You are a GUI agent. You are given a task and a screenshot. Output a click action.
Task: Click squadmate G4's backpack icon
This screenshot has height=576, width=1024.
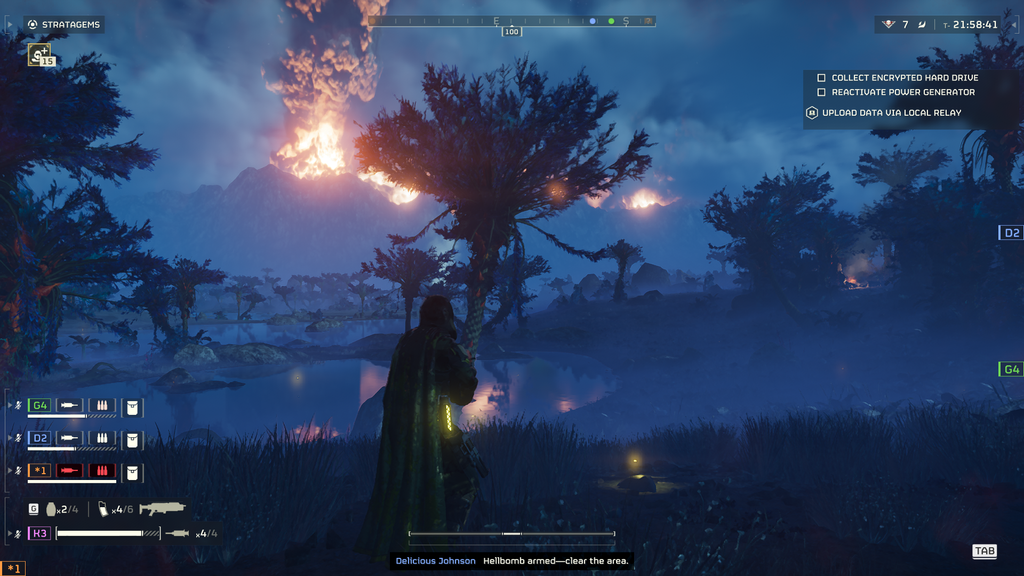click(133, 406)
